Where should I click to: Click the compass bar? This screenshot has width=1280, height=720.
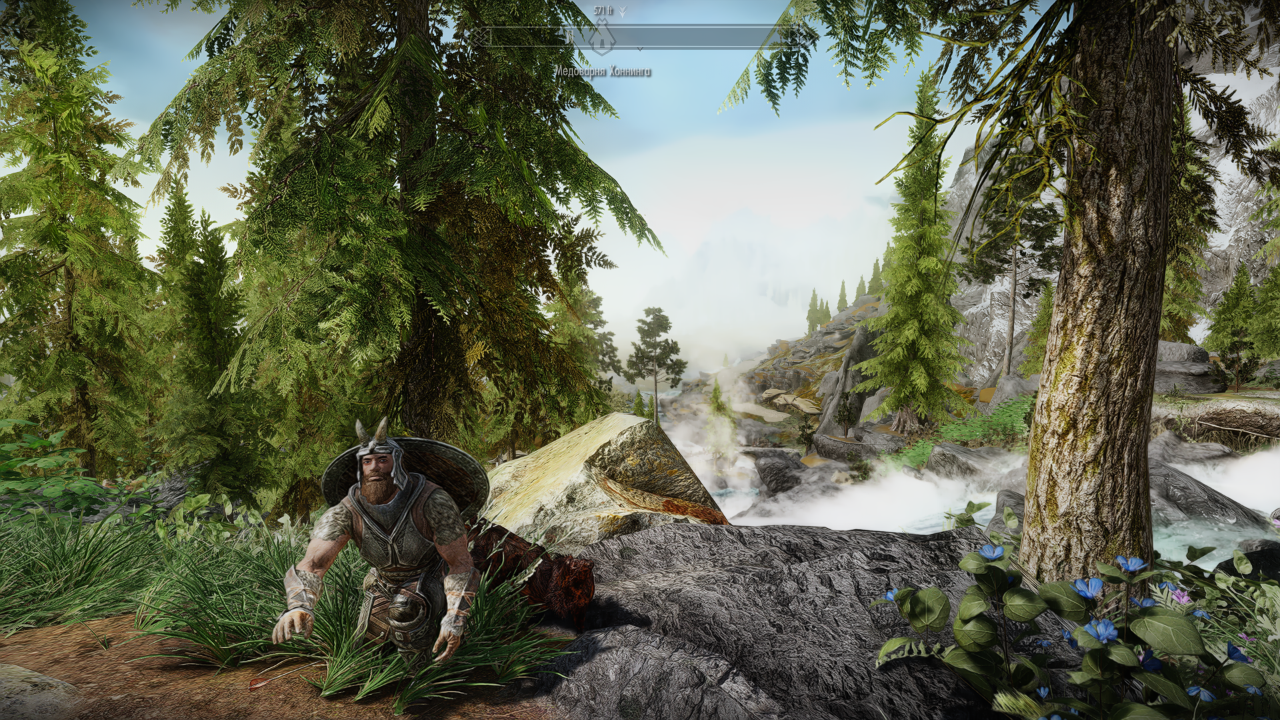700,38
